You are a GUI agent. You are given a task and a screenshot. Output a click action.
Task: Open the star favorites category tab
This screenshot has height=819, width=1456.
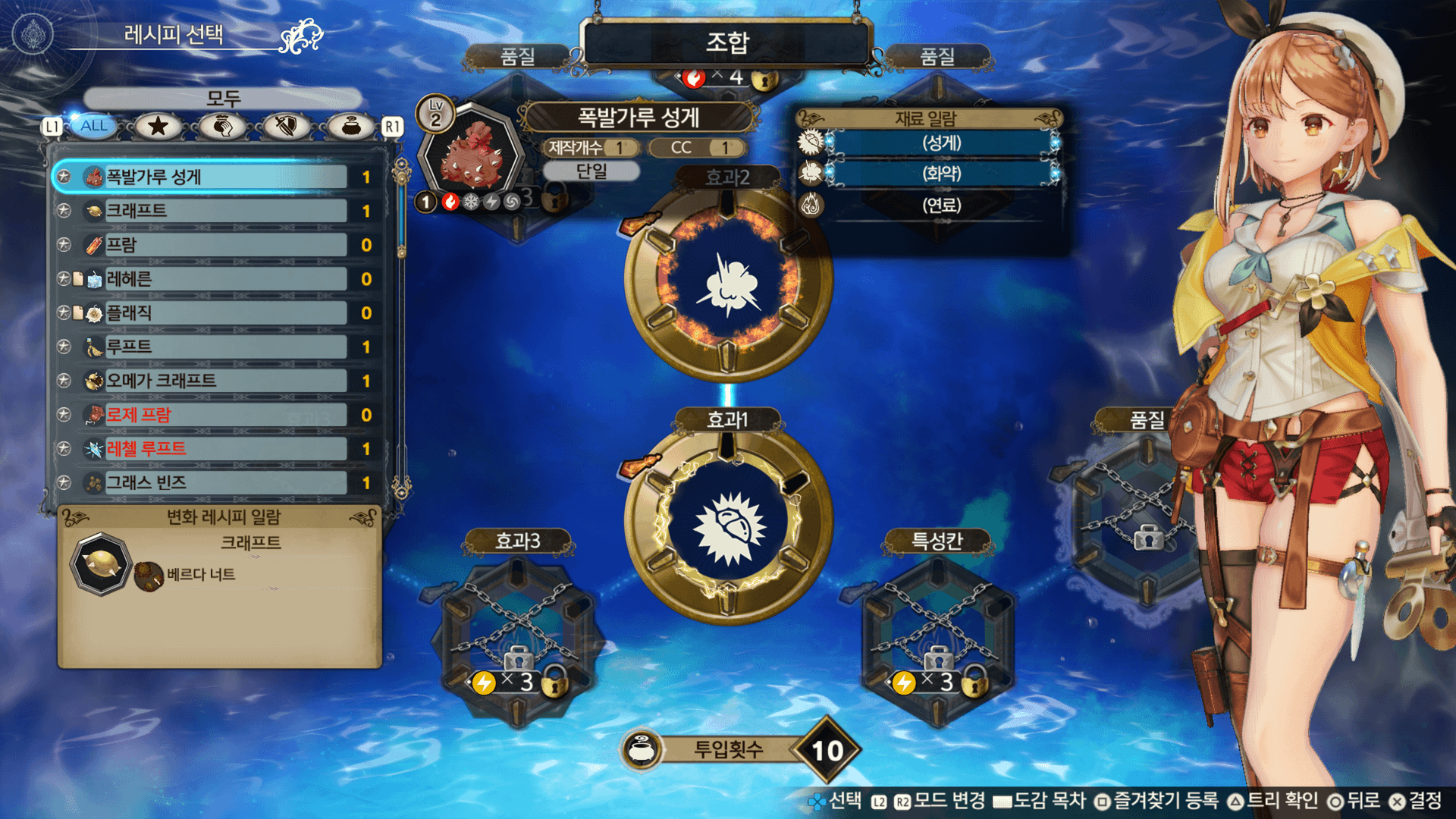tap(158, 126)
